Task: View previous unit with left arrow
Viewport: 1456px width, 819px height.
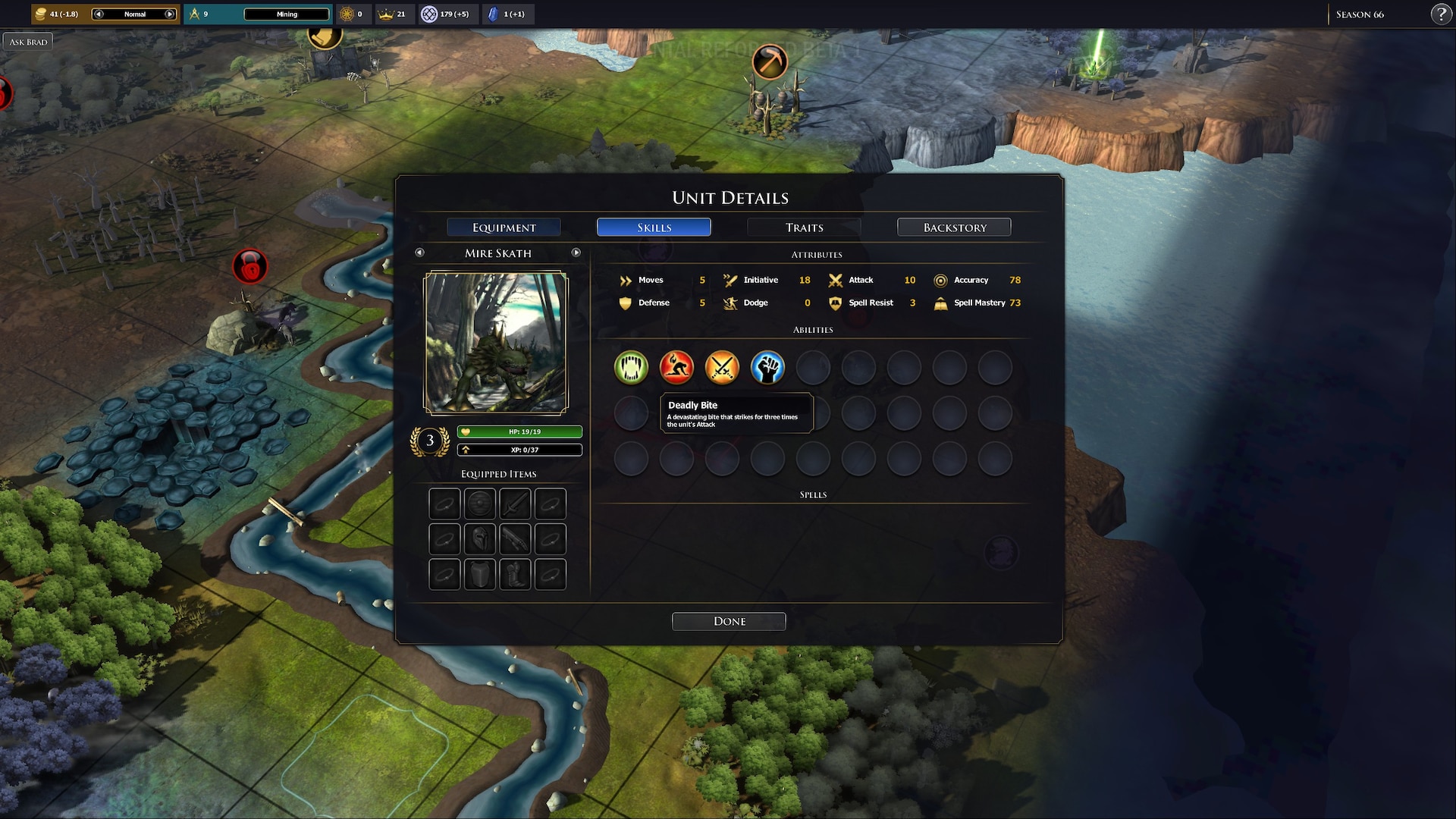Action: pyautogui.click(x=419, y=253)
